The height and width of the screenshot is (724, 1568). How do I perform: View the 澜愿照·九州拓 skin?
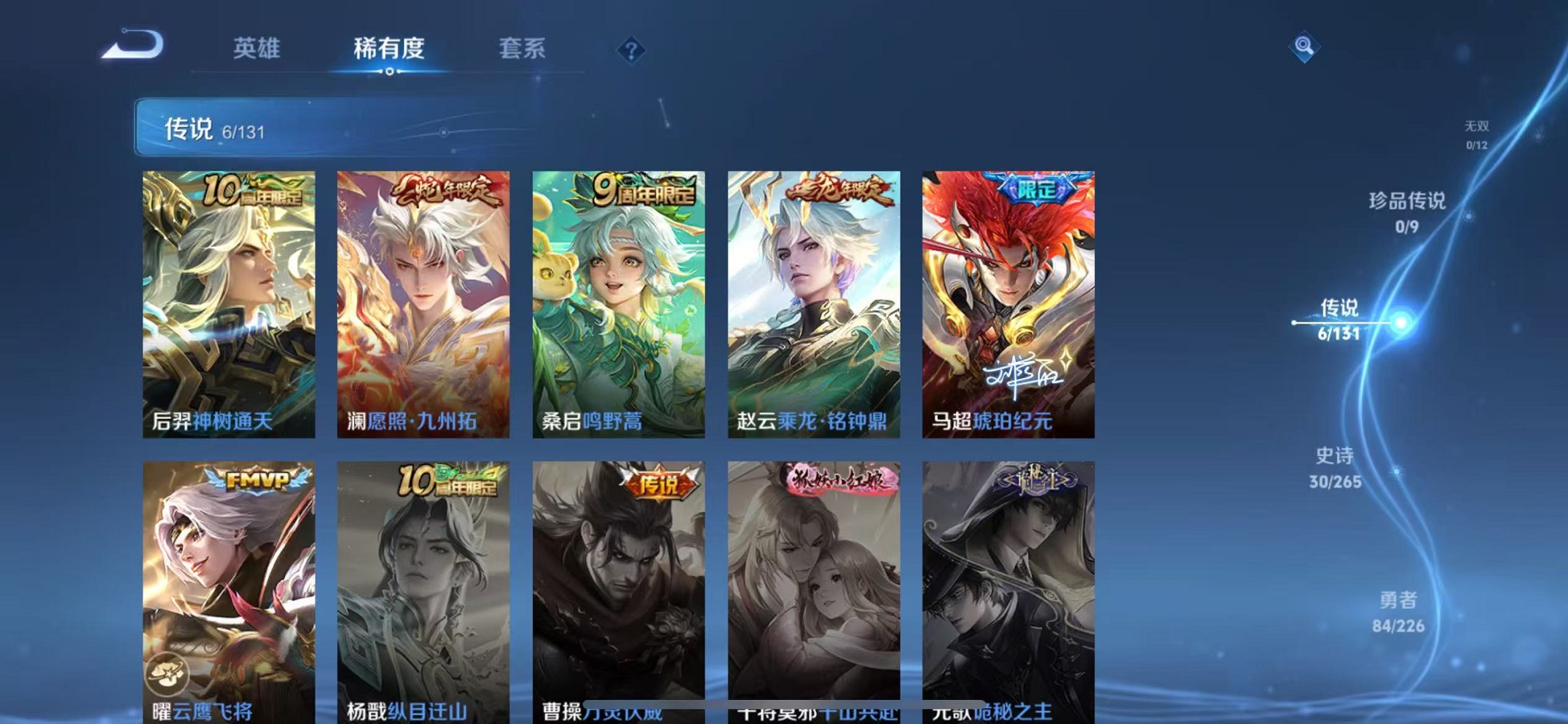[423, 302]
